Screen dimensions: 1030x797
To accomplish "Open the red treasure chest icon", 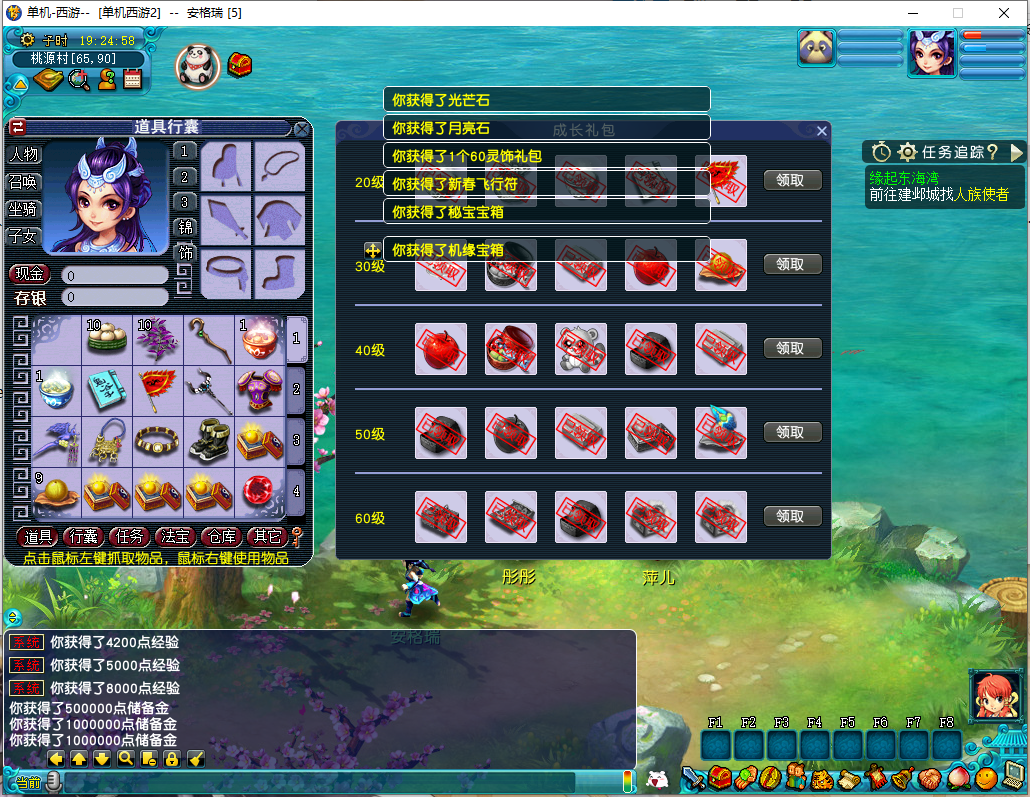I will 240,65.
